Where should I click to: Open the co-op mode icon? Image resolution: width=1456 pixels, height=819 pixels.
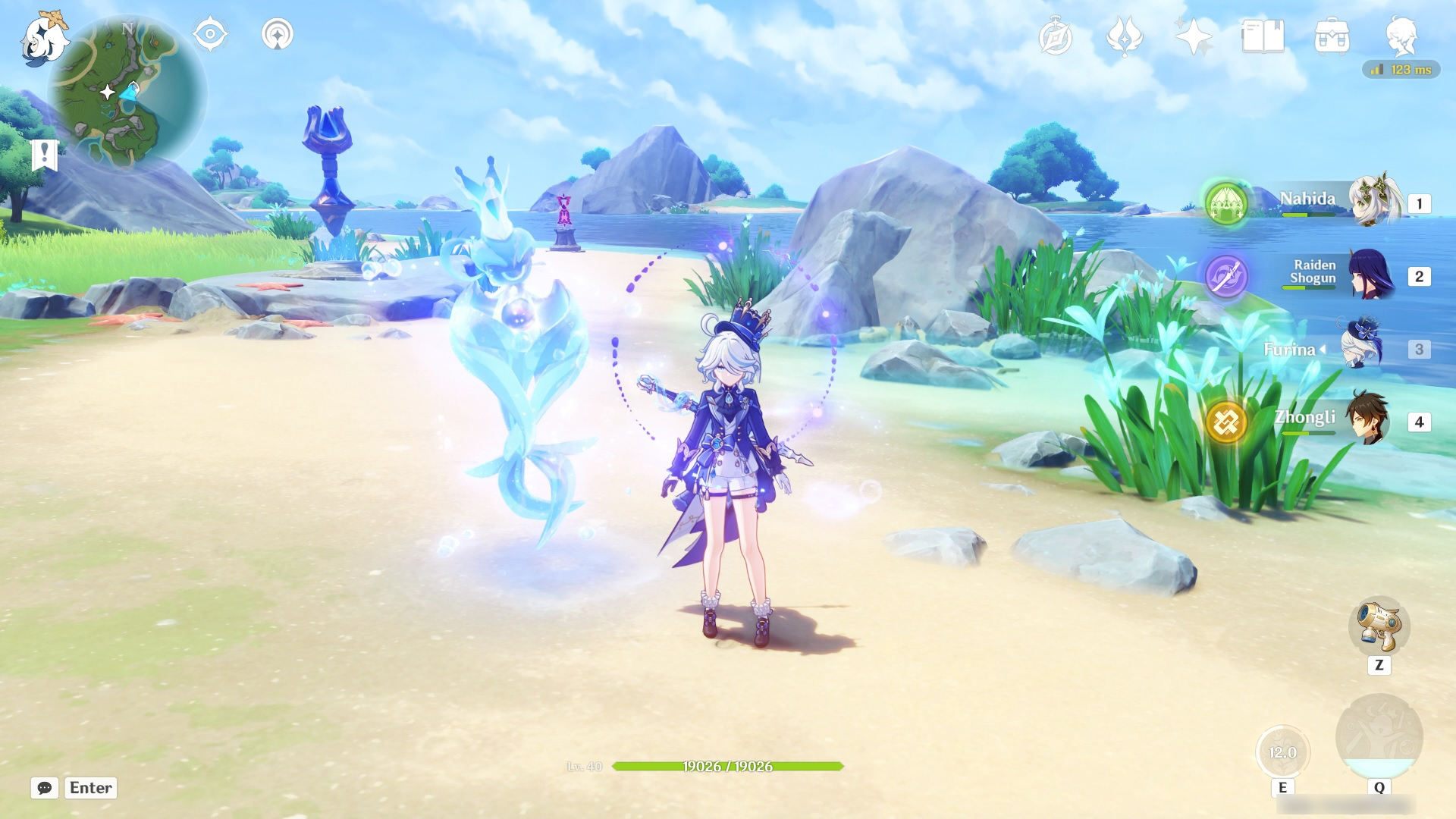pyautogui.click(x=277, y=35)
